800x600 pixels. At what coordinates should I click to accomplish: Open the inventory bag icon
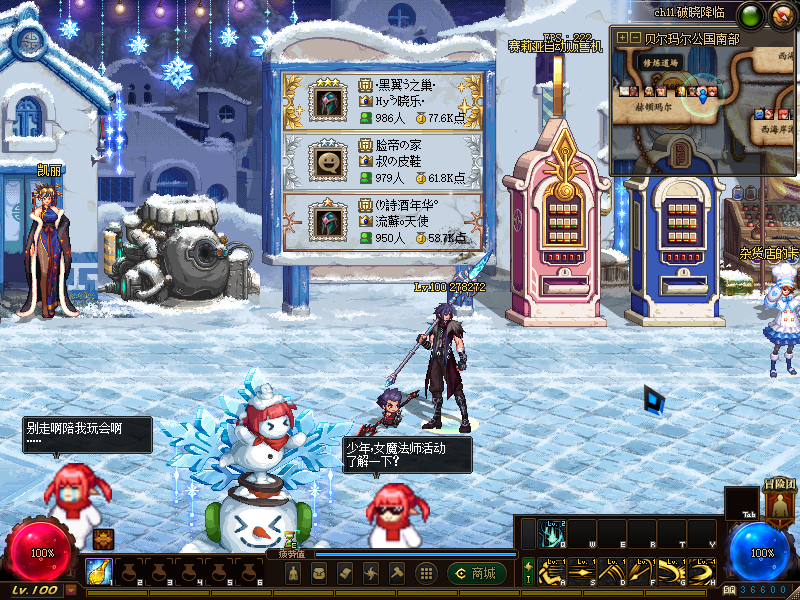click(x=318, y=573)
